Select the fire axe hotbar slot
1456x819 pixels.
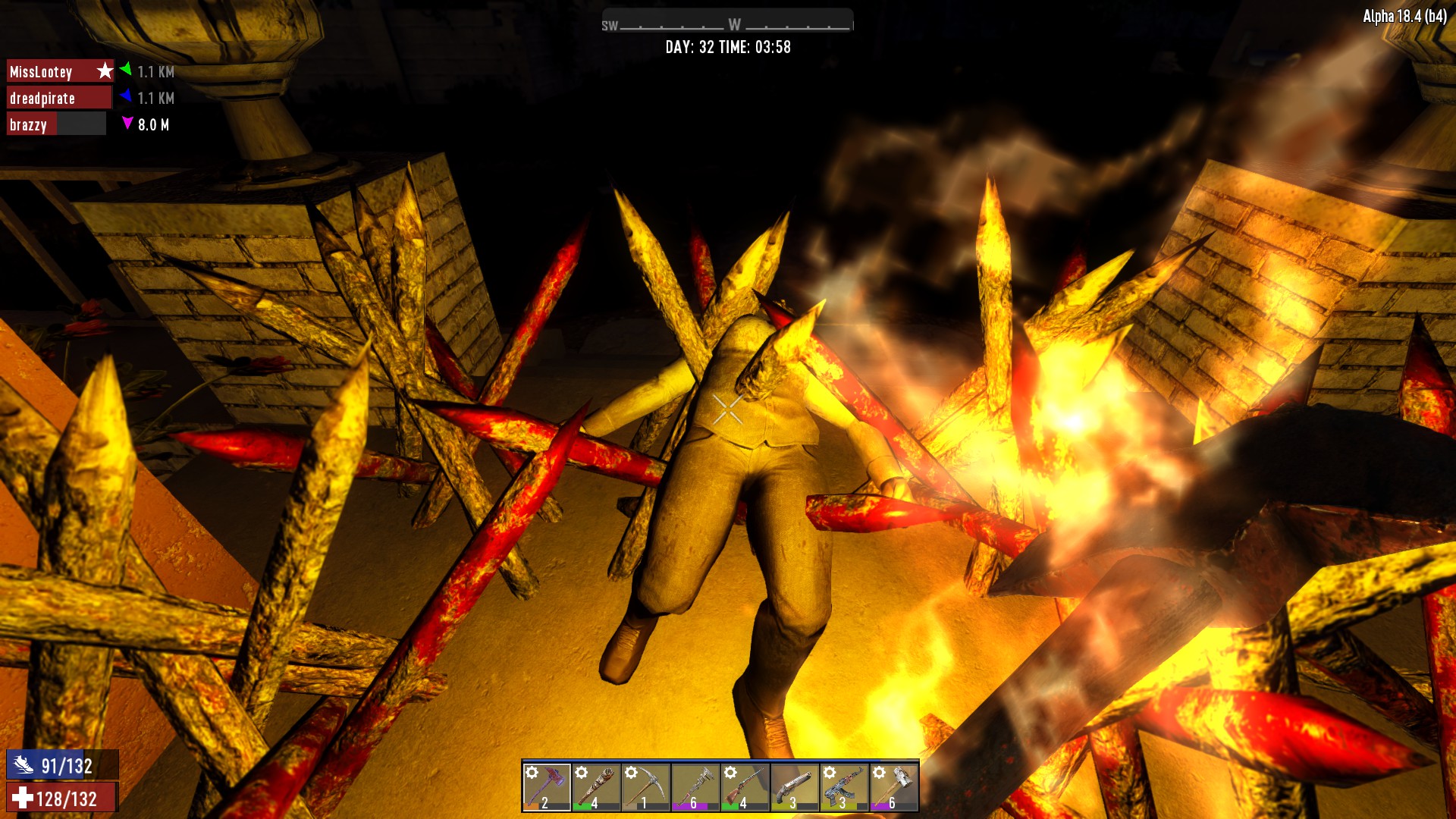[x=547, y=787]
